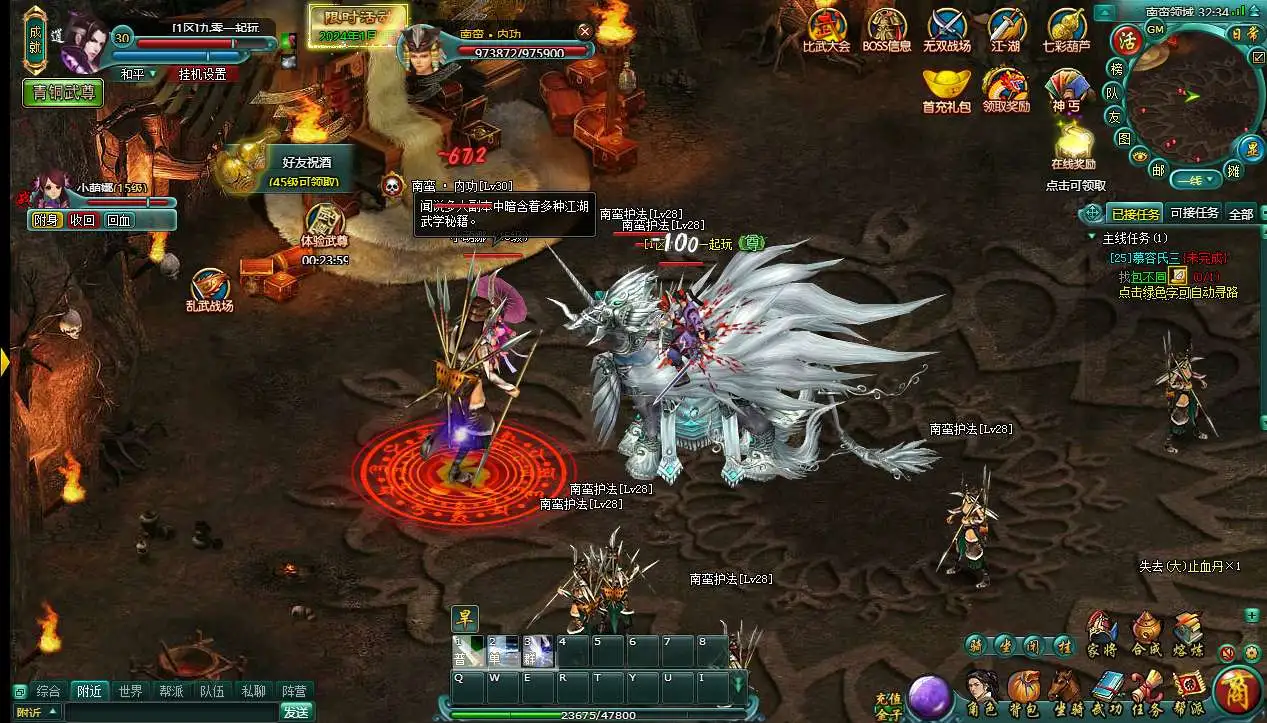Open the red 商 shop button
This screenshot has height=723, width=1267.
(1237, 692)
